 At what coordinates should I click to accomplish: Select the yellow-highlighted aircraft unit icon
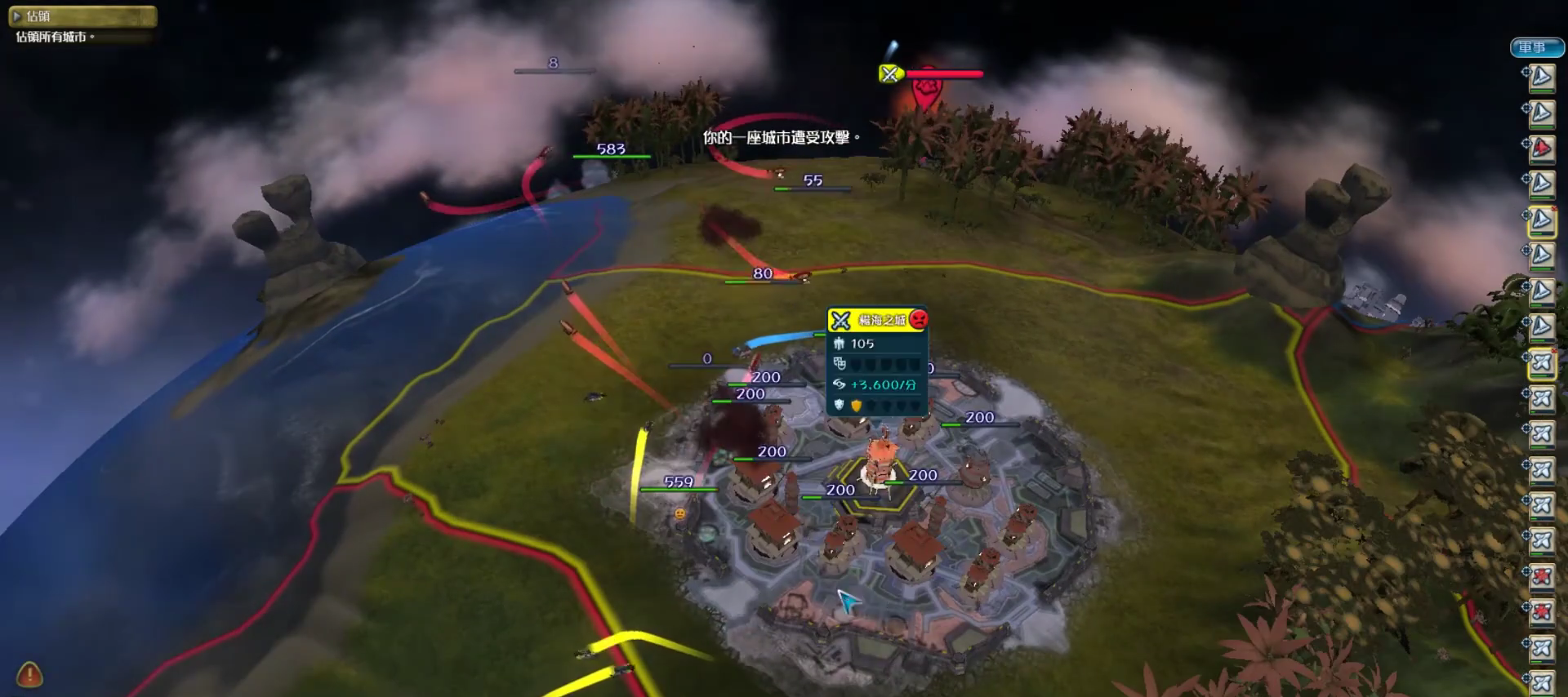tap(1541, 362)
